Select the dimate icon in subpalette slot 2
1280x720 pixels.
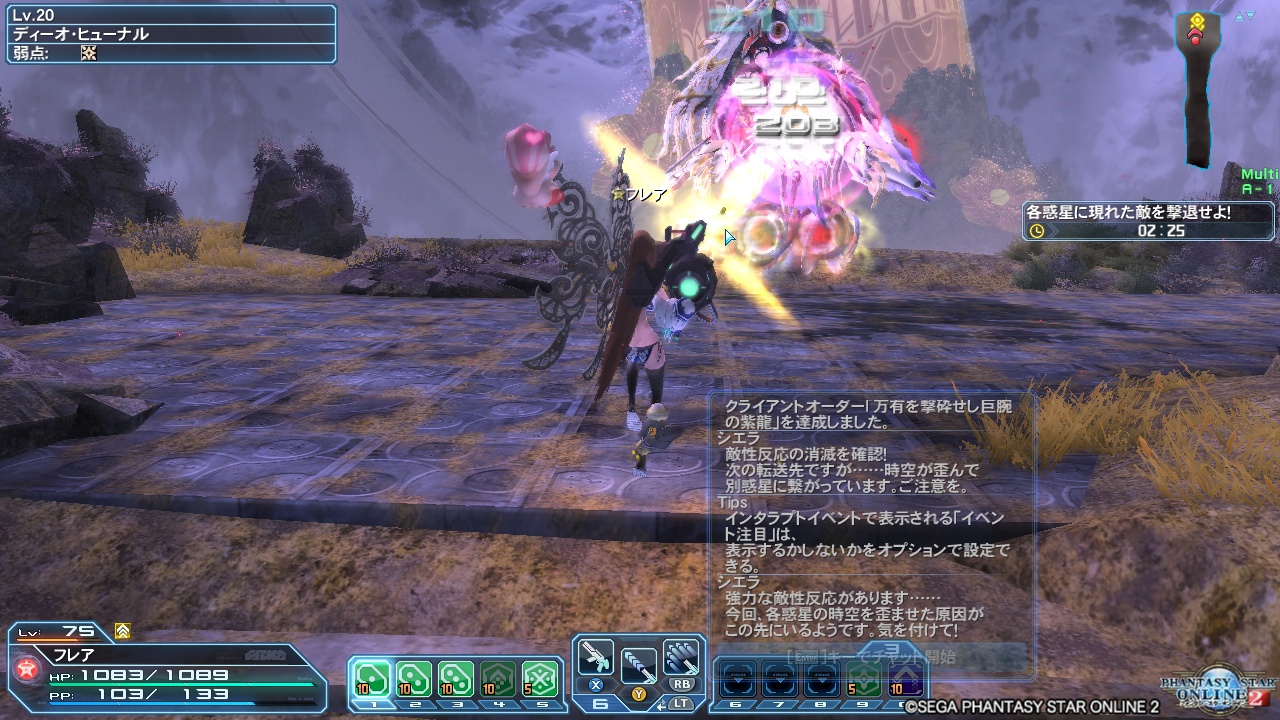point(414,676)
